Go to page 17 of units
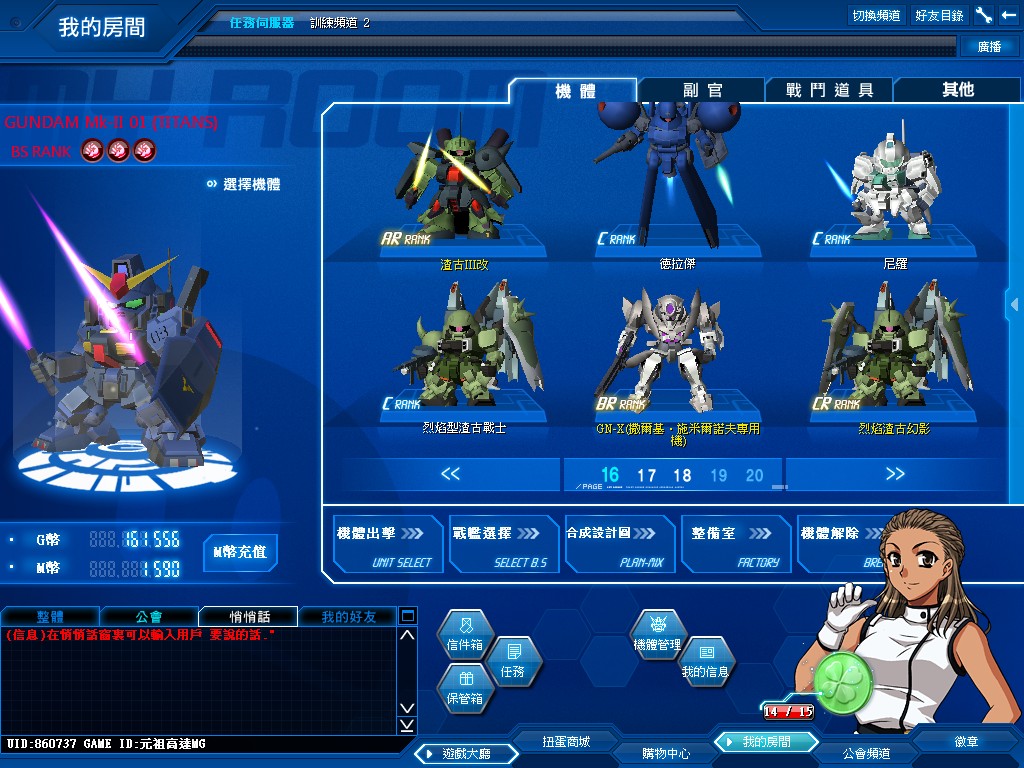1024x768 pixels. 646,476
